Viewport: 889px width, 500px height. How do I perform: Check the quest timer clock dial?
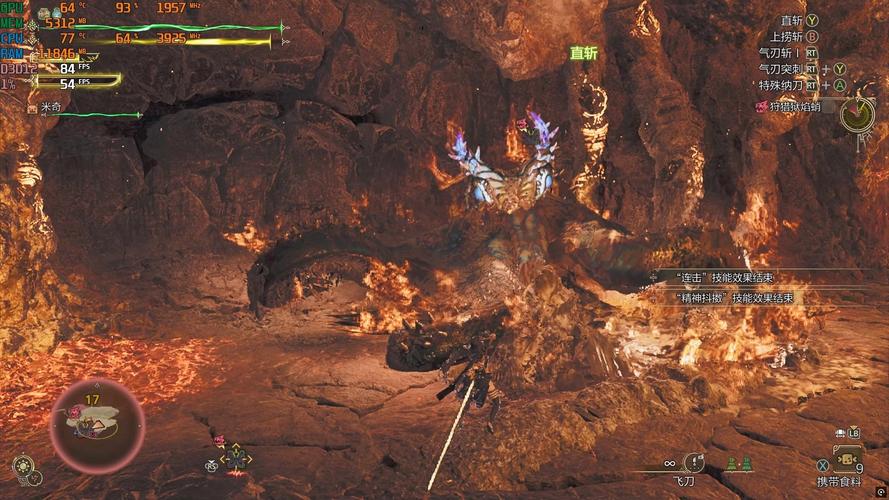point(857,114)
